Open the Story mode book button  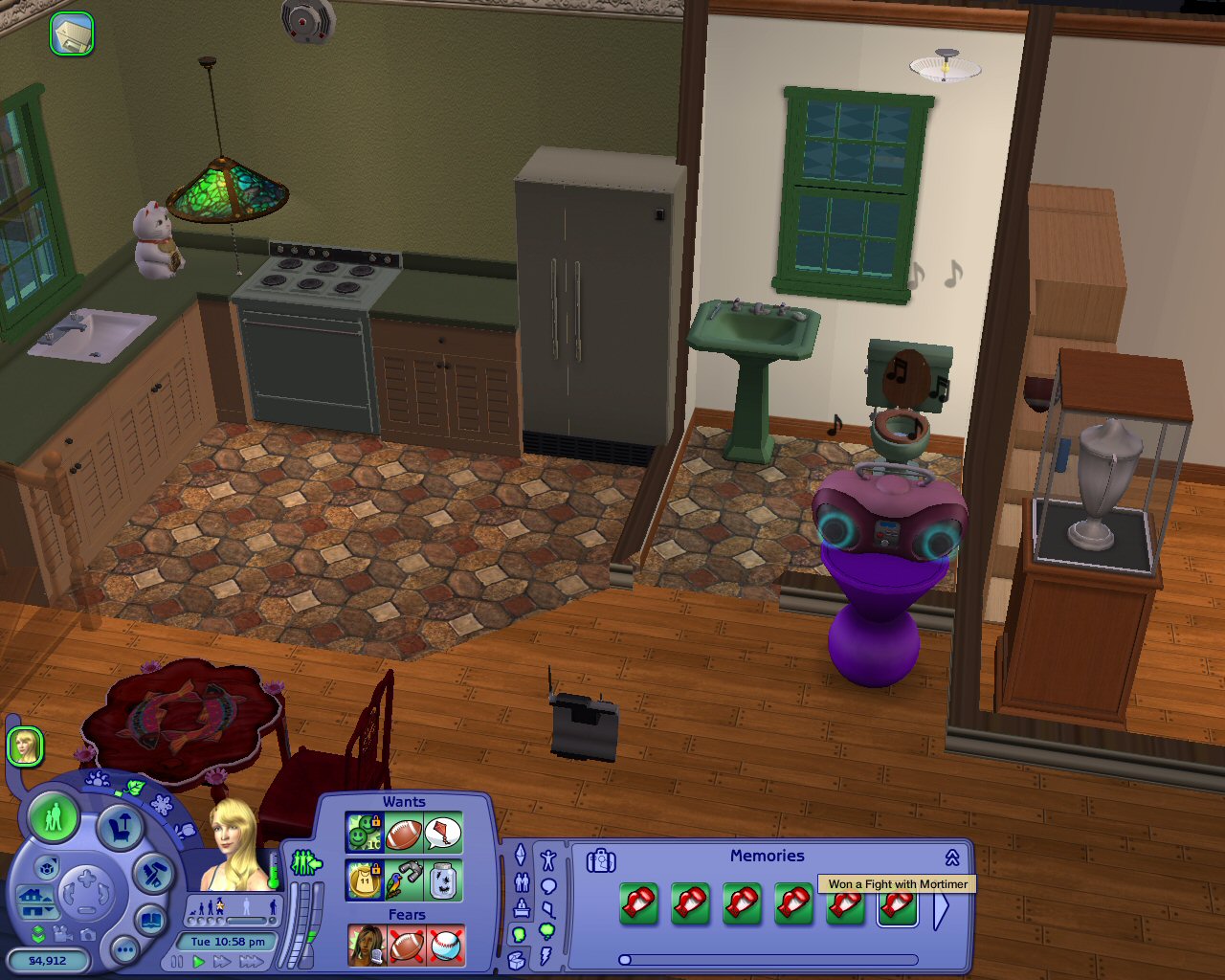151,922
